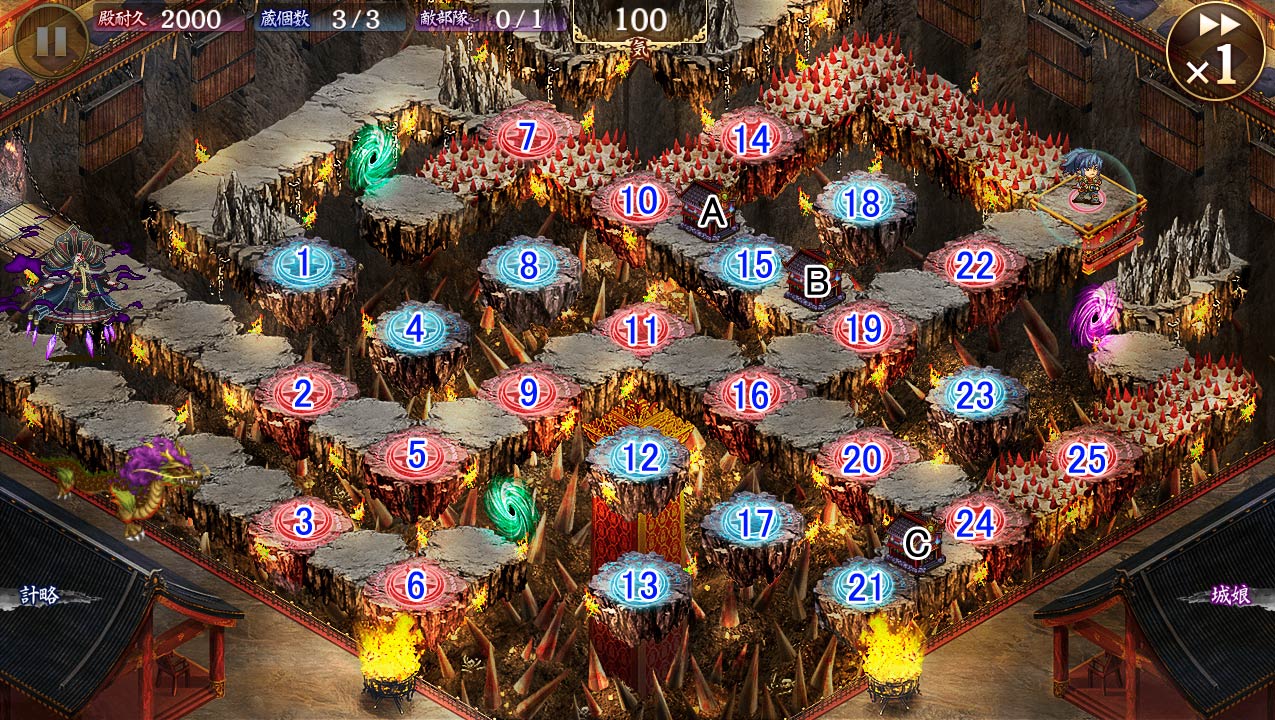The width and height of the screenshot is (1275, 720).
Task: Pause the battle with the pause button
Action: click(50, 41)
